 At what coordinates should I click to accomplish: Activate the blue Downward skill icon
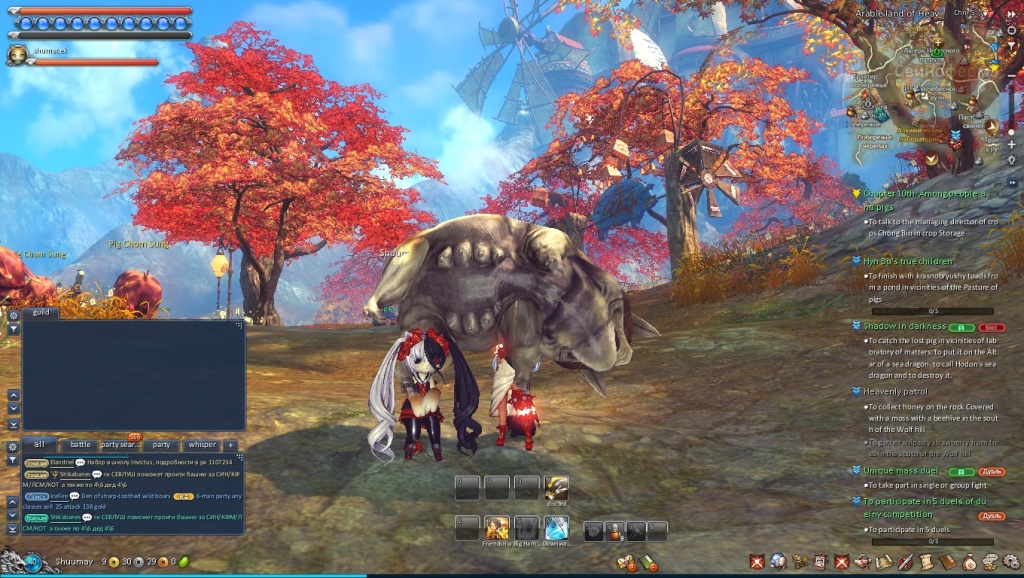pos(557,527)
